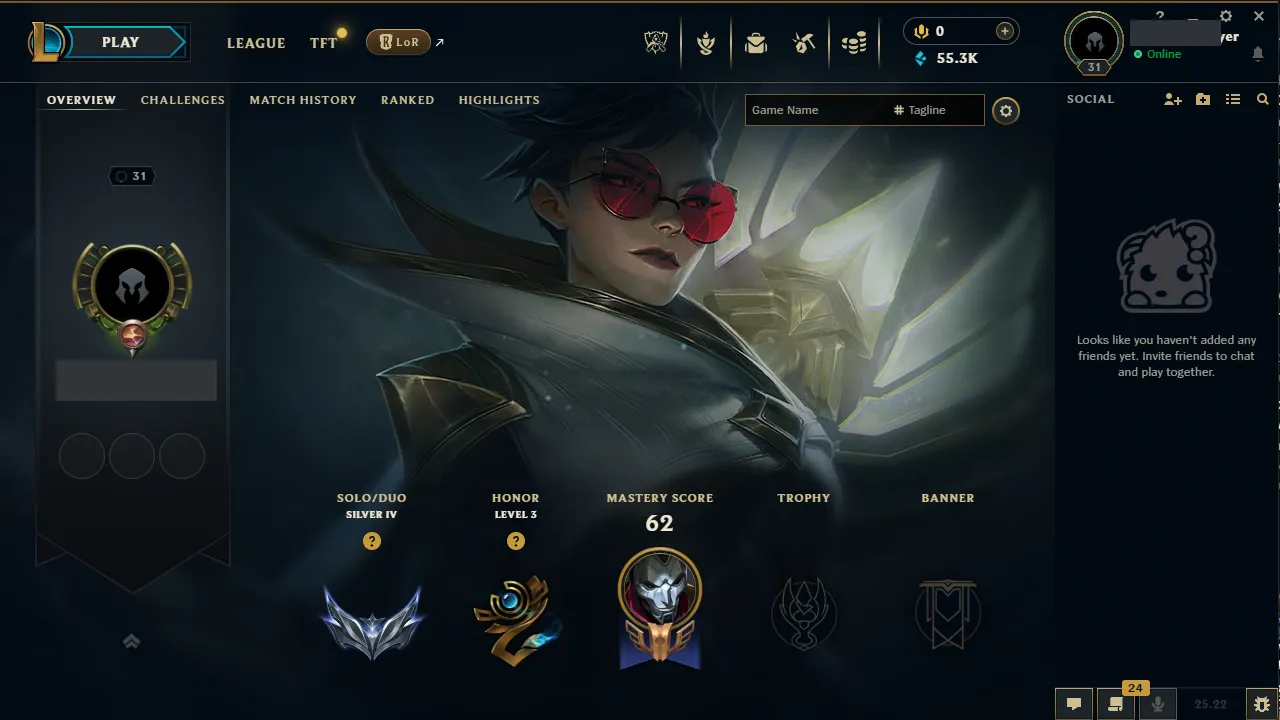This screenshot has width=1280, height=720.
Task: Click plus to purchase Riot Points
Action: pyautogui.click(x=1003, y=31)
